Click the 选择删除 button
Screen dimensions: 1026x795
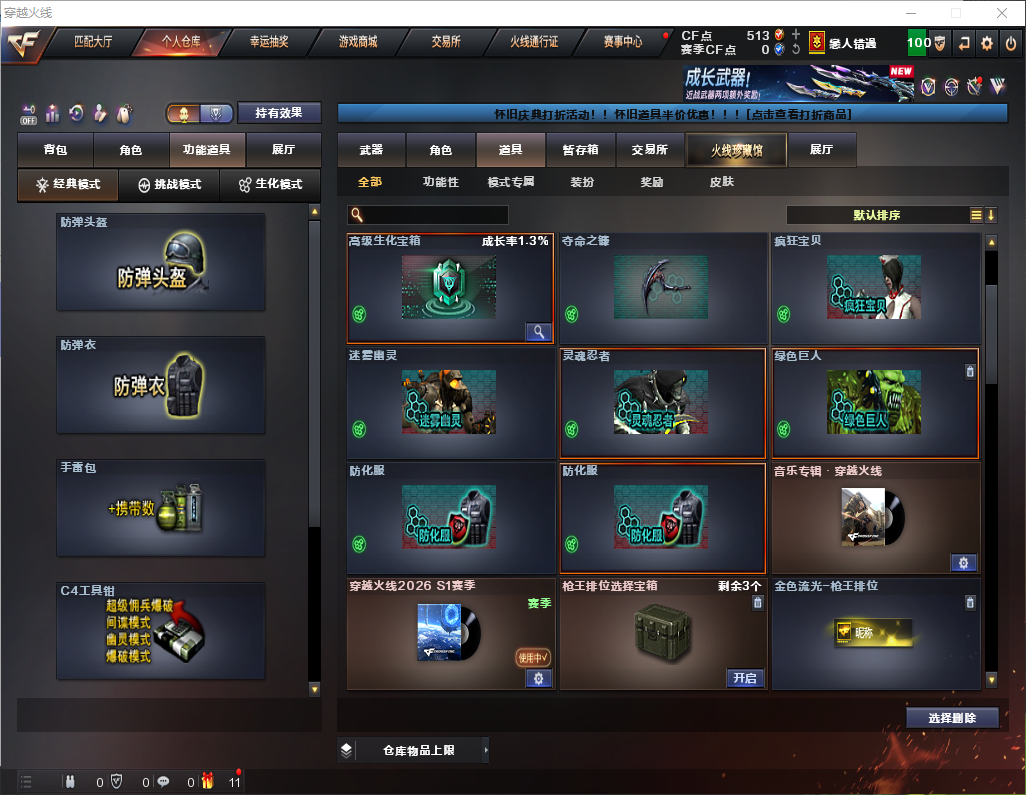(x=952, y=718)
